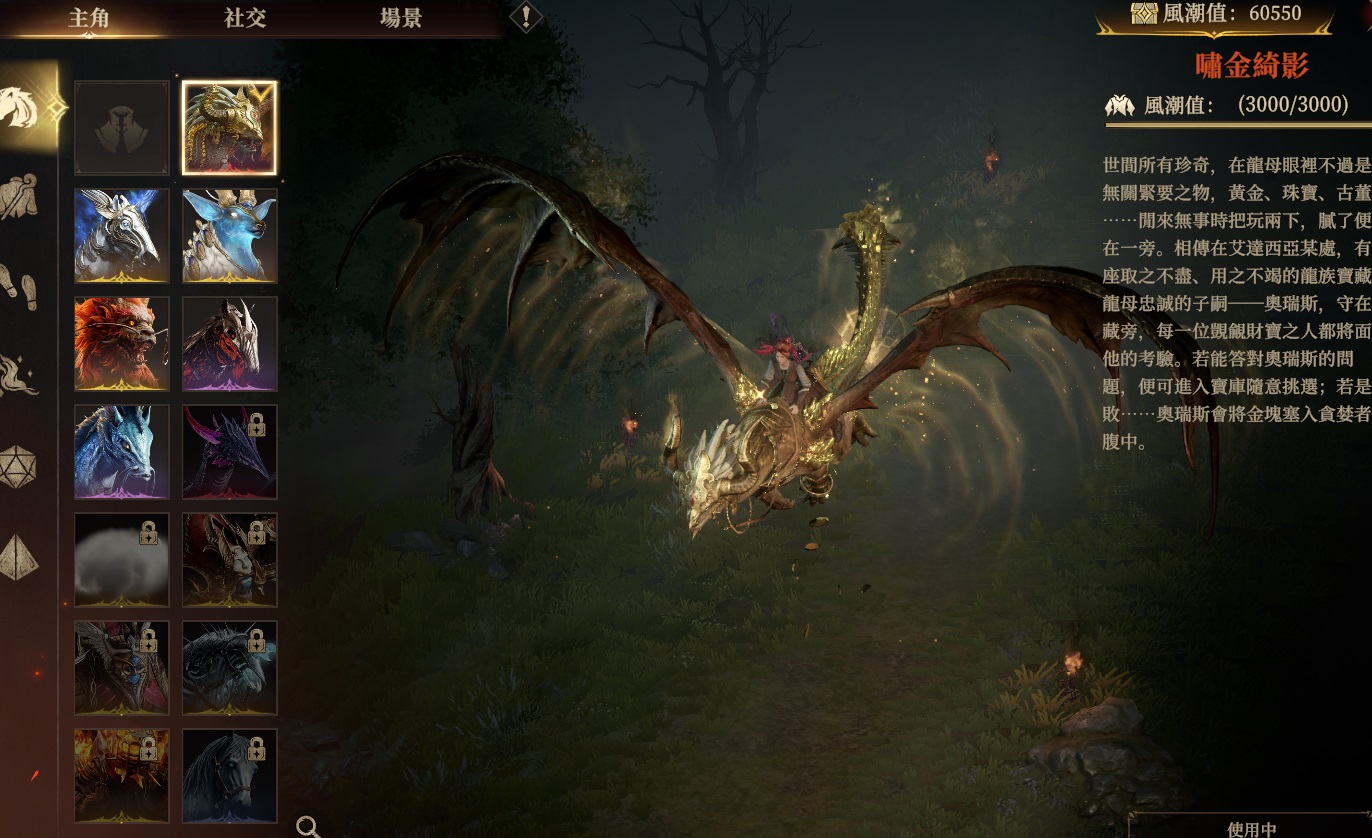Choose the golden dragon mount thumbnail
This screenshot has height=838, width=1372.
(230, 128)
